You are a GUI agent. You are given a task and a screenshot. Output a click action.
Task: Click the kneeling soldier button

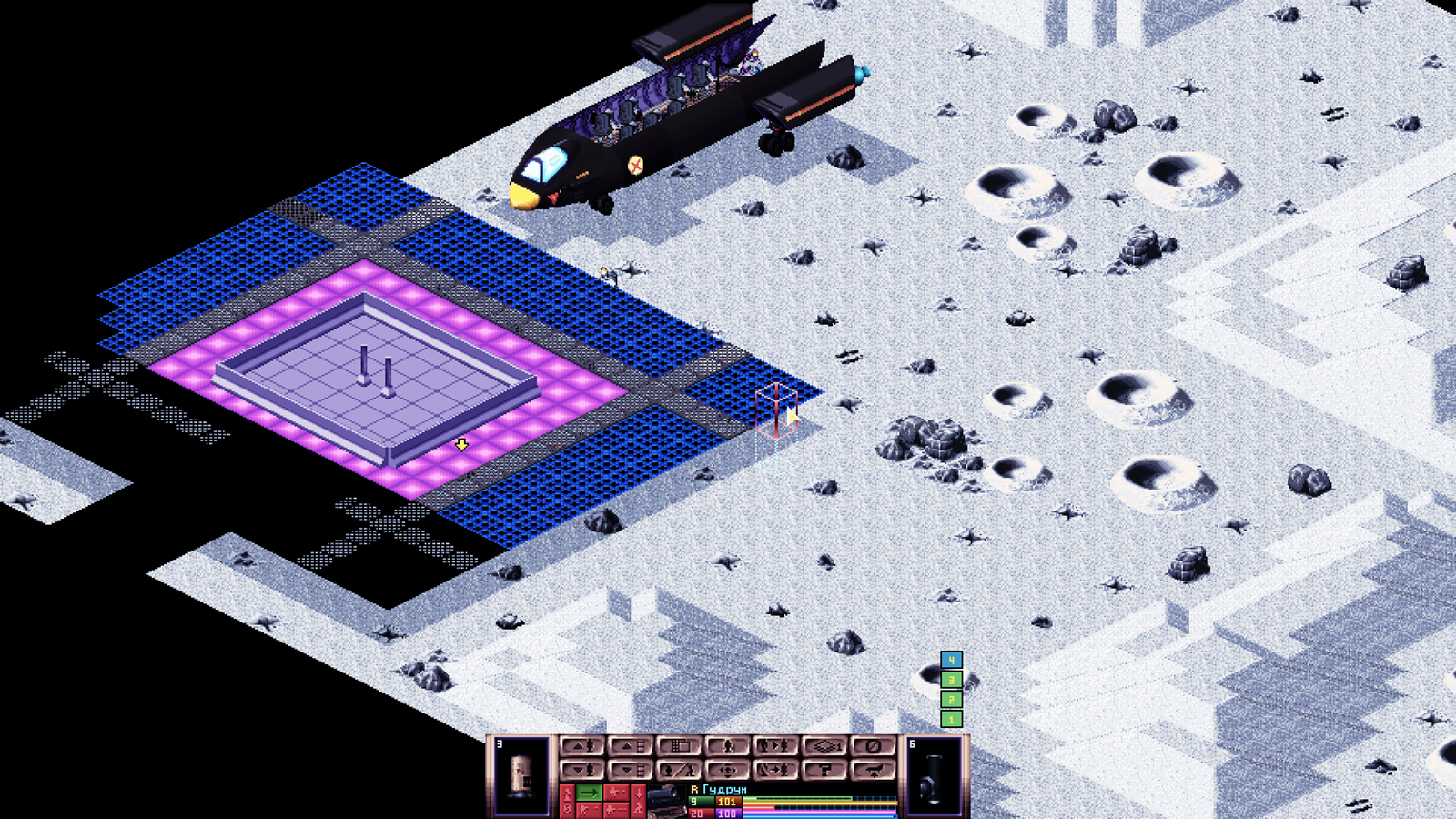pyautogui.click(x=726, y=746)
